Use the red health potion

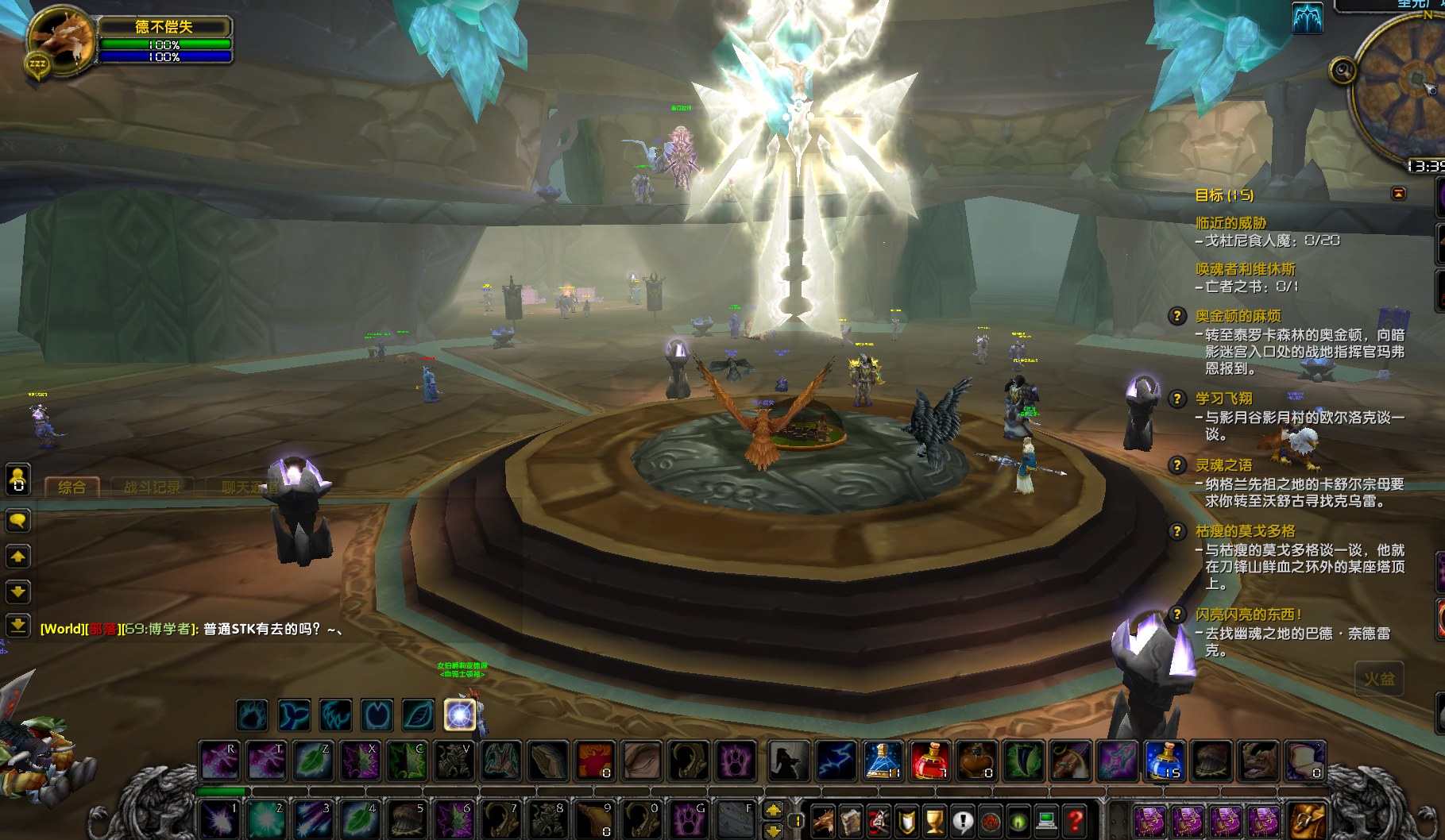[x=929, y=761]
